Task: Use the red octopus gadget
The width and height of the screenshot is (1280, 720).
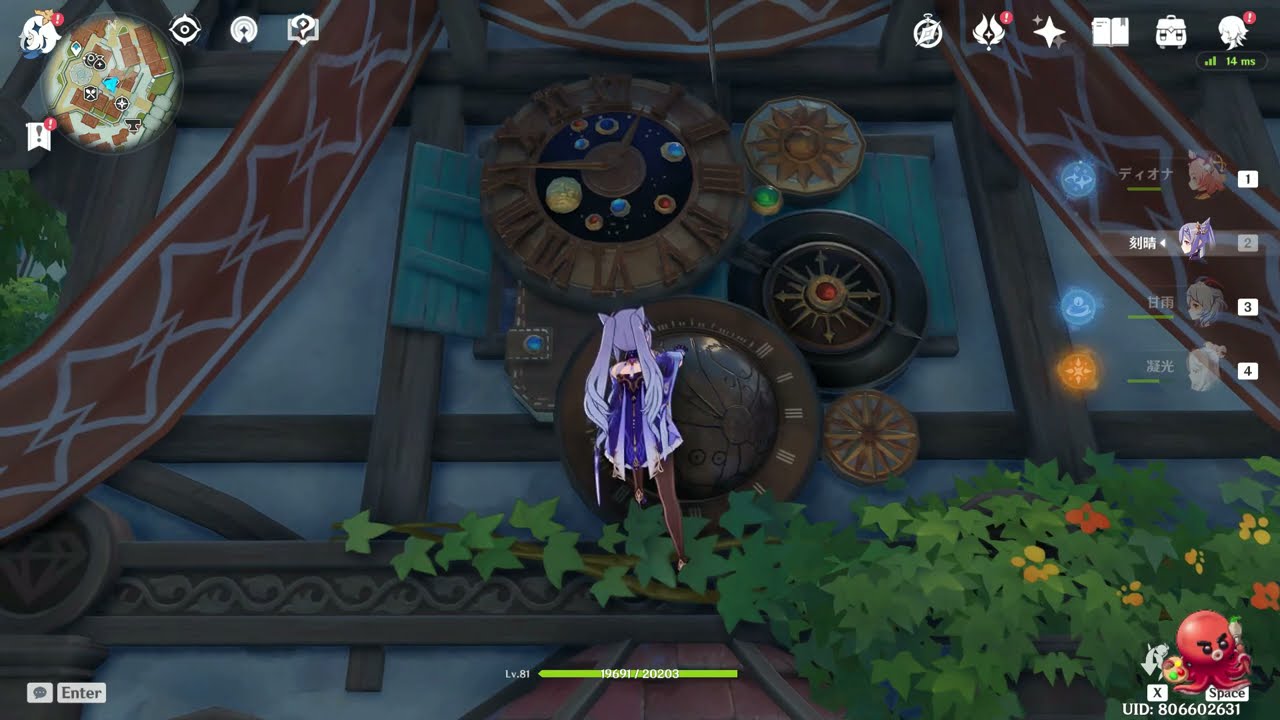Action: point(1210,652)
